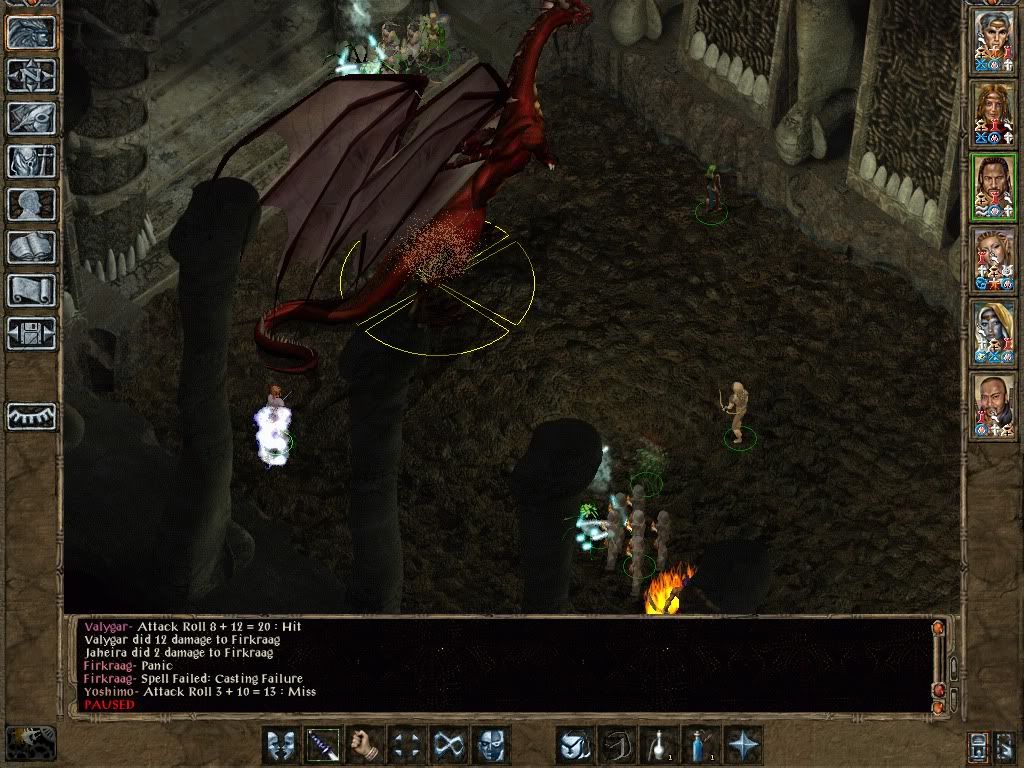Choose the purple sword weapon slot
Viewport: 1024px width, 768px height.
pos(324,745)
